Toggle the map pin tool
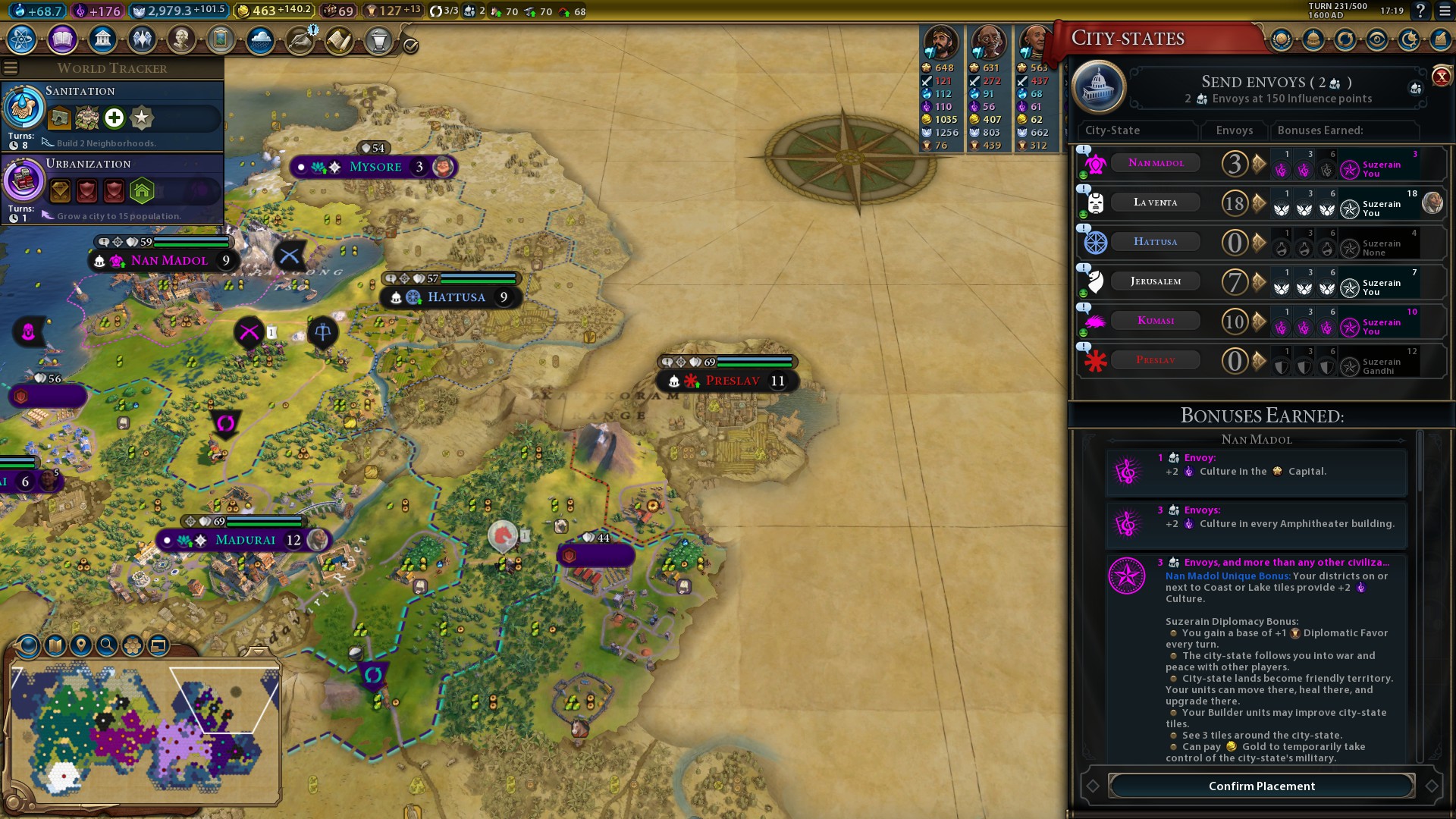This screenshot has width=1456, height=819. pyautogui.click(x=81, y=645)
